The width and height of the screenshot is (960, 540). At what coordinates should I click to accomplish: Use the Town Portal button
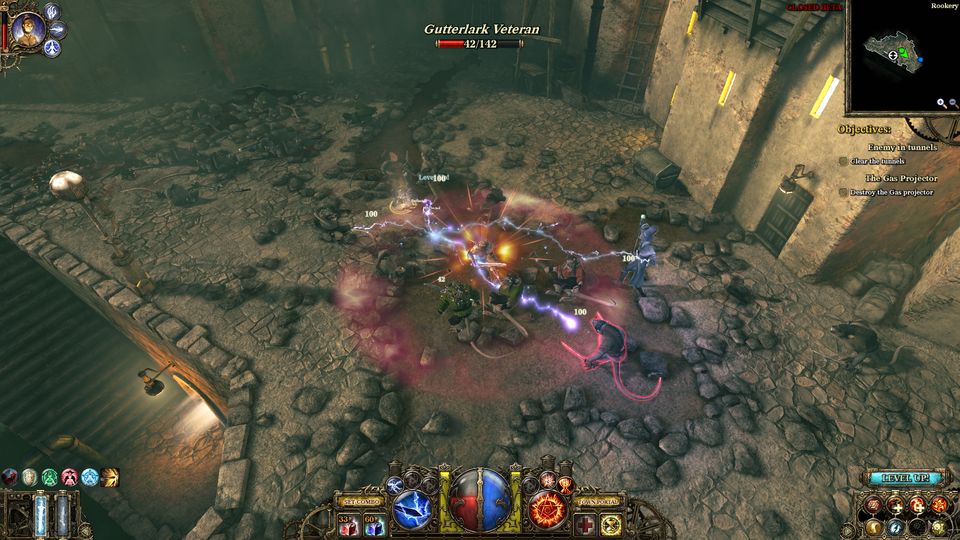599,500
